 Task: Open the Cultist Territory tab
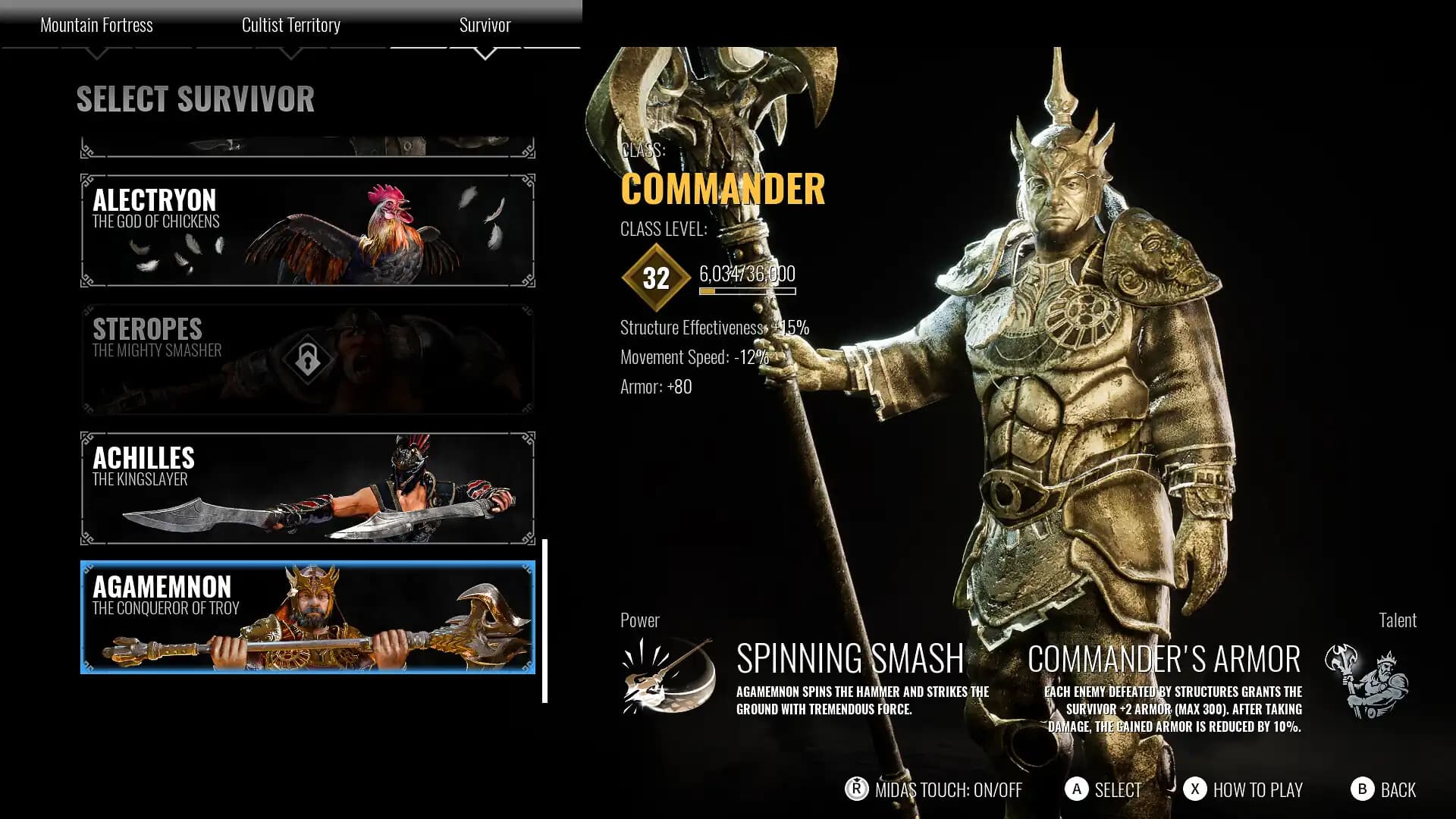click(292, 25)
